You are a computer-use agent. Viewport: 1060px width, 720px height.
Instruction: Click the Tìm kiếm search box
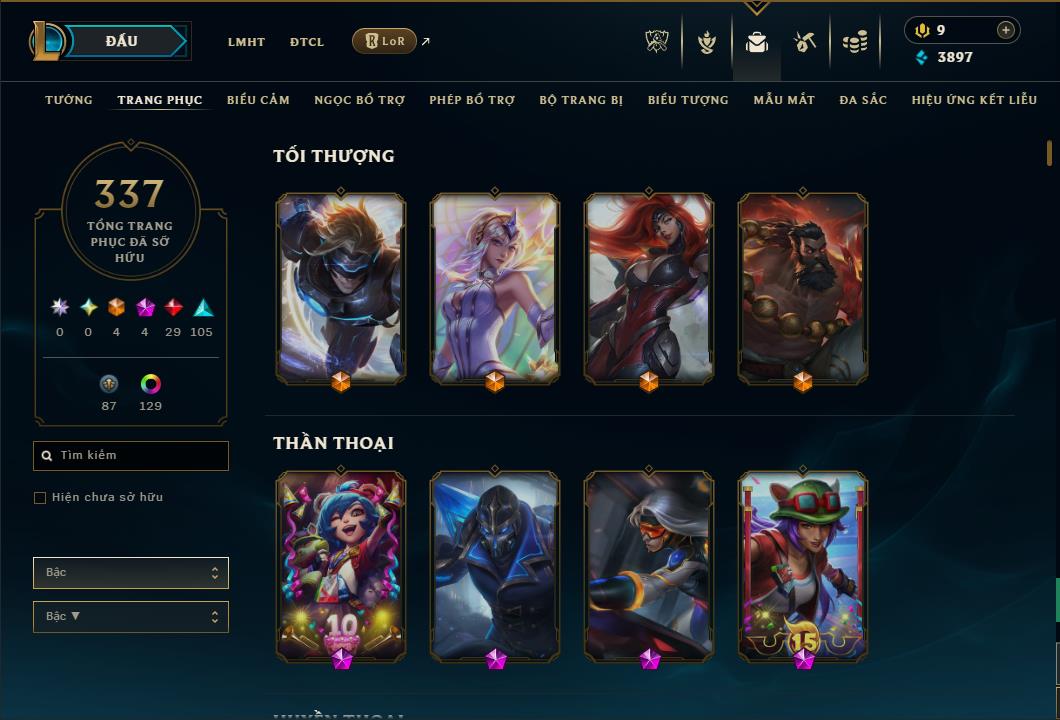click(x=131, y=456)
